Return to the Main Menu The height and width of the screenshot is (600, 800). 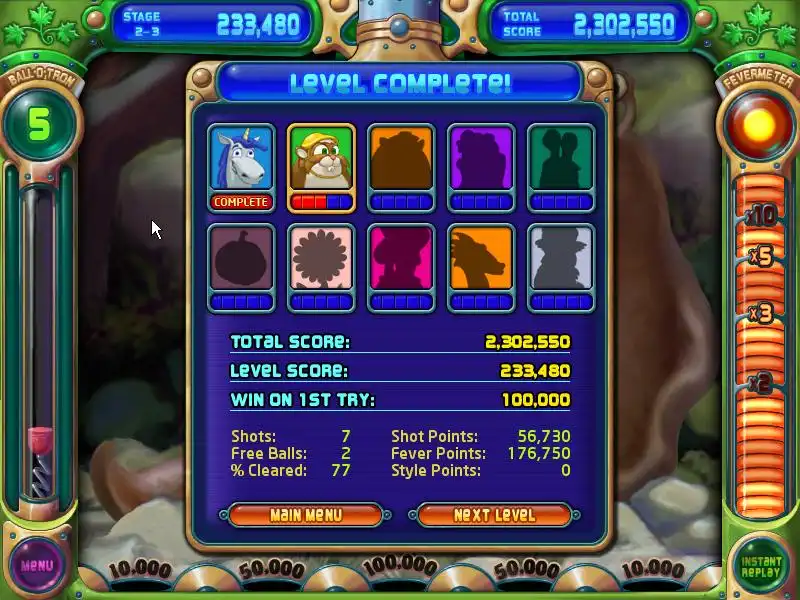tap(305, 515)
